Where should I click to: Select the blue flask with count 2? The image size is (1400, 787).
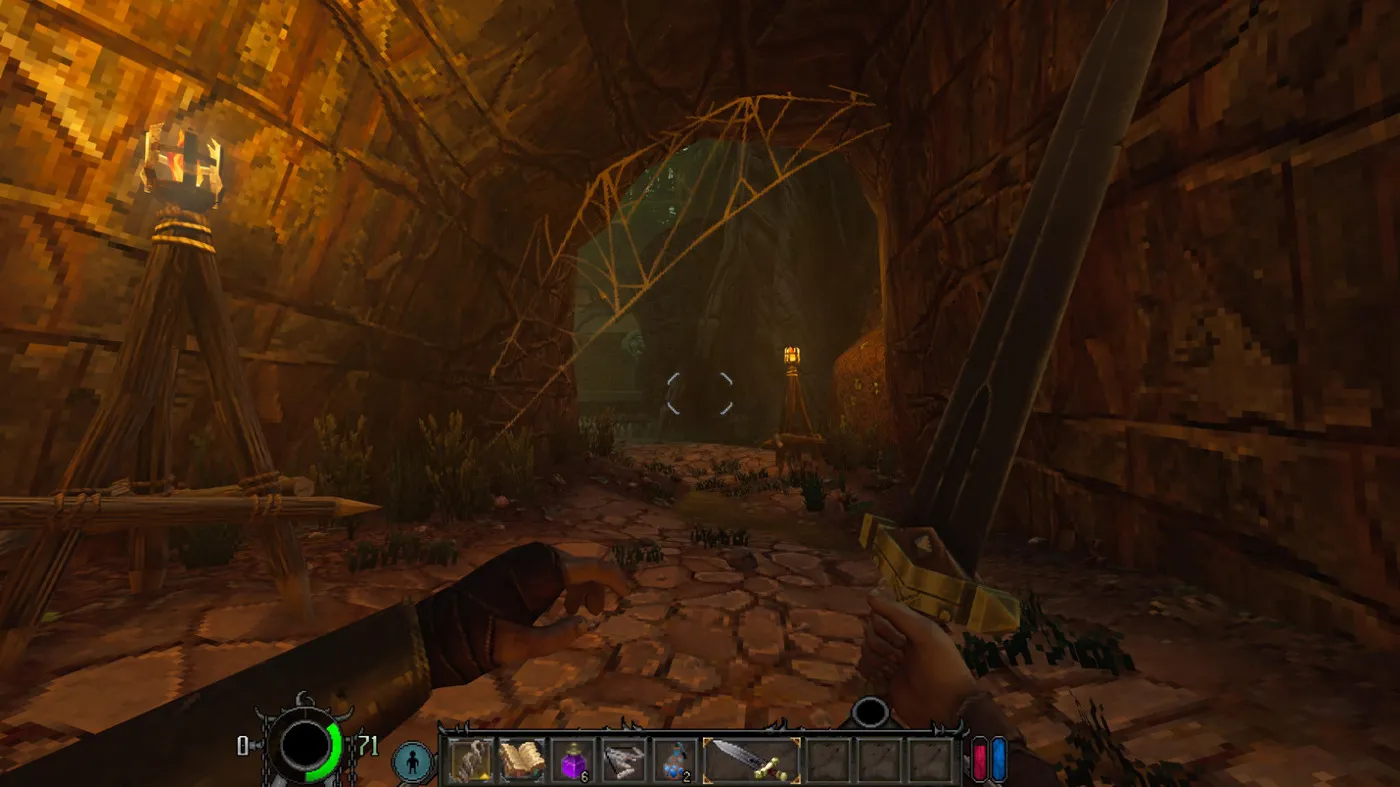675,761
